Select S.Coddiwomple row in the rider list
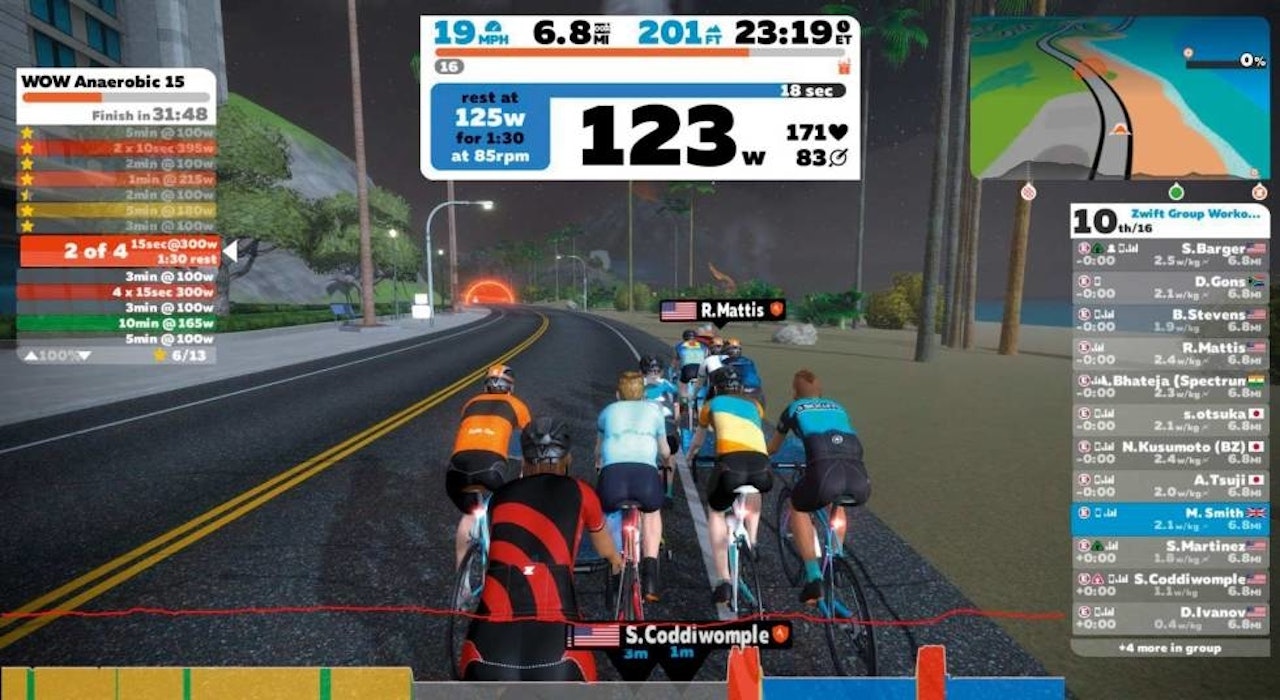The width and height of the screenshot is (1280, 700). coord(1170,585)
